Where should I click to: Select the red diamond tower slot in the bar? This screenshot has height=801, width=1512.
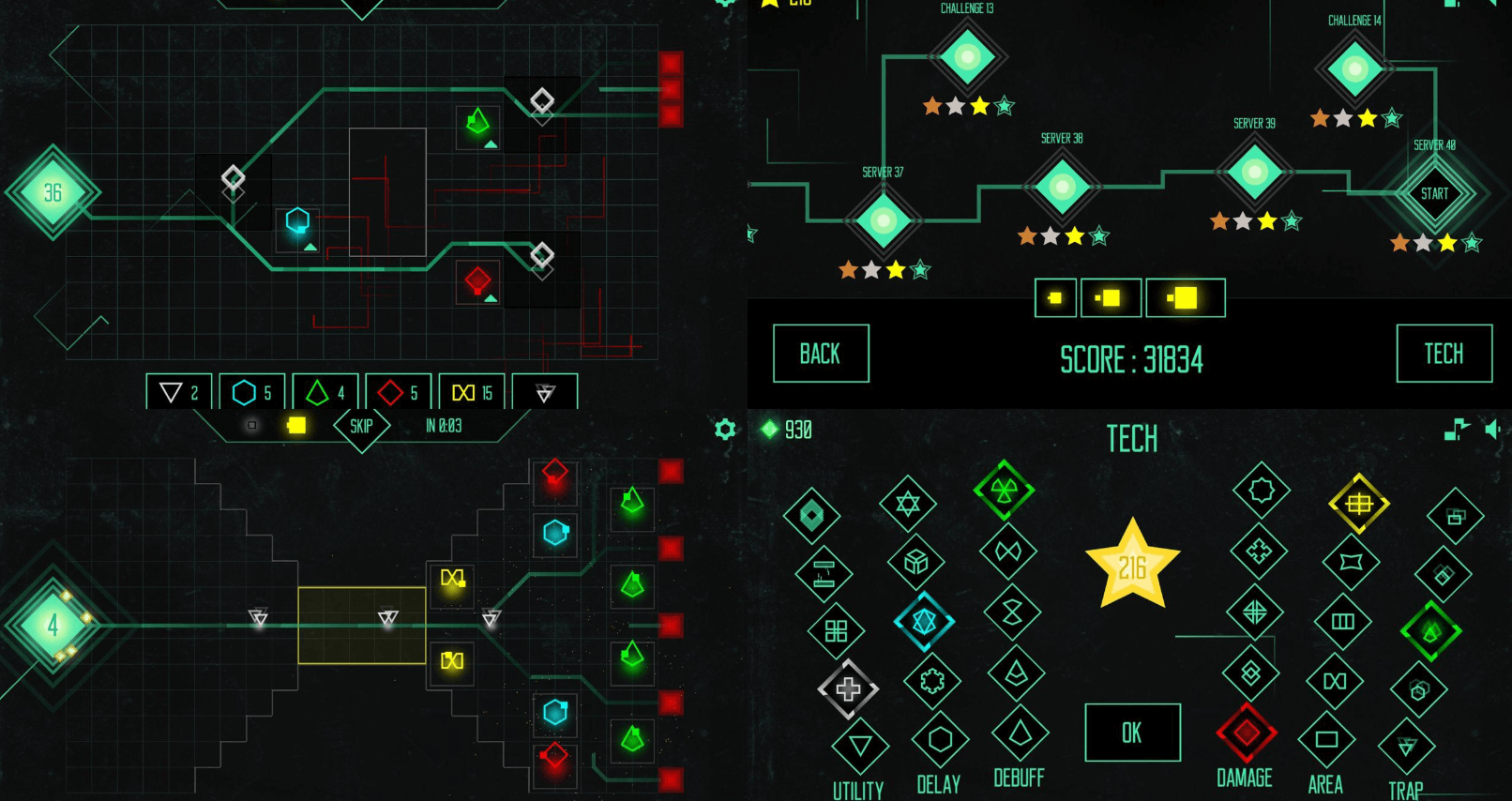(399, 392)
